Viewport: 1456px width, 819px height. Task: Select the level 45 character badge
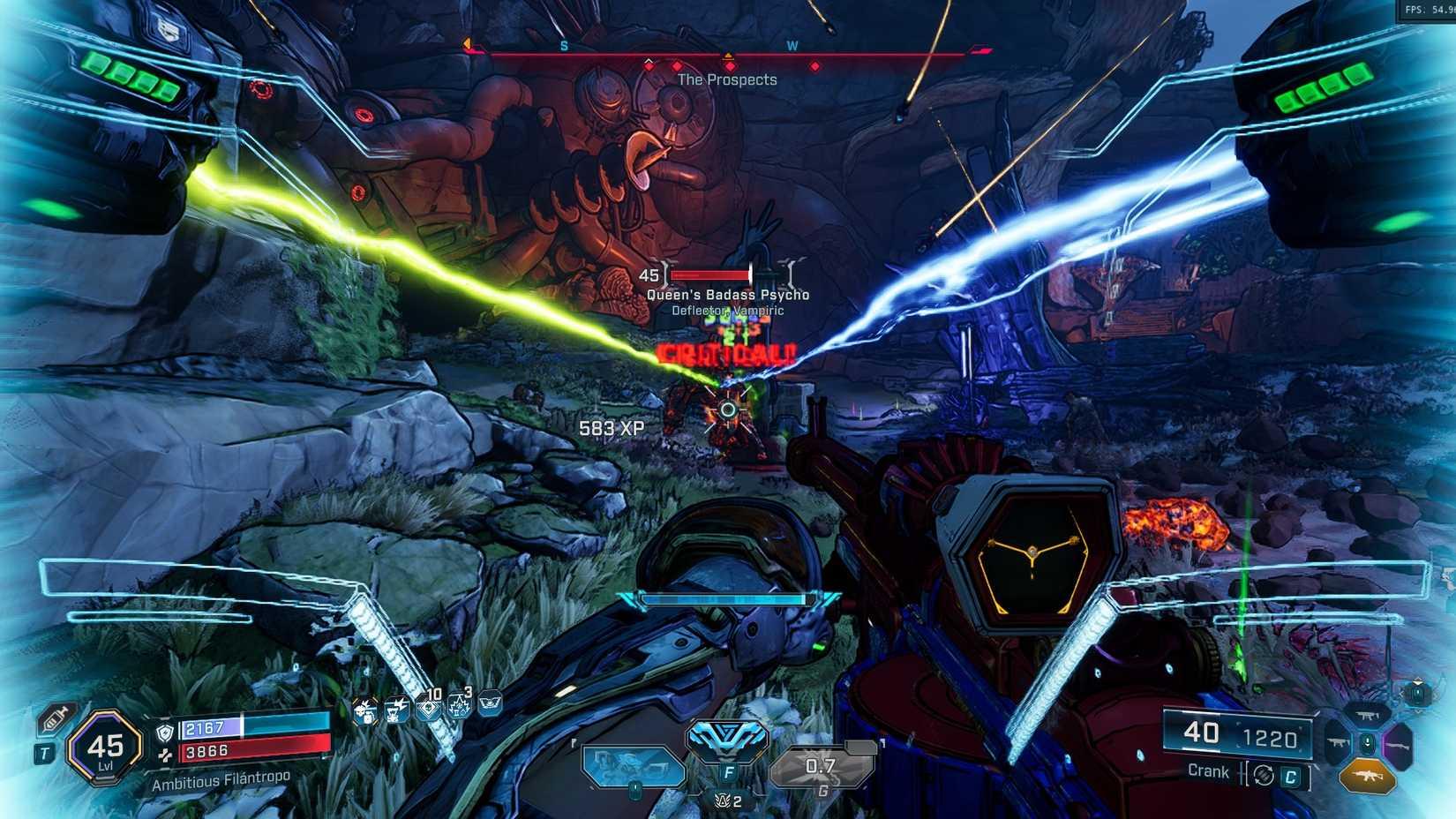(x=106, y=748)
